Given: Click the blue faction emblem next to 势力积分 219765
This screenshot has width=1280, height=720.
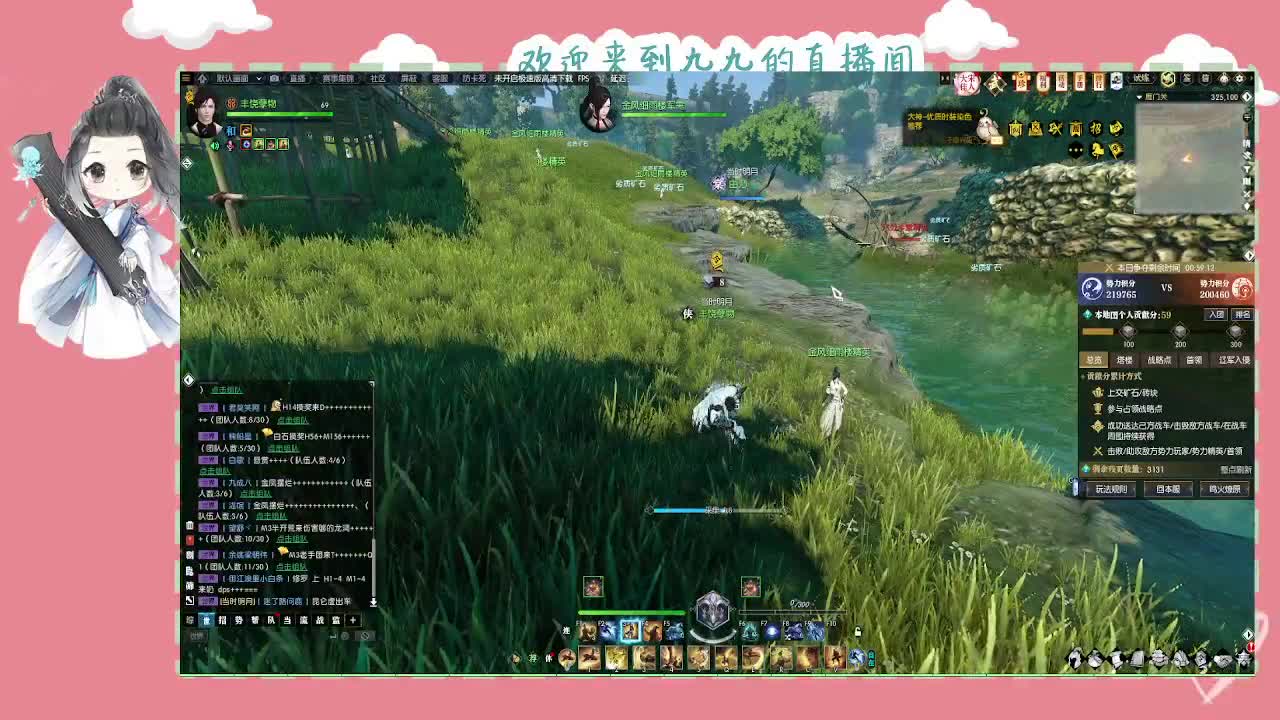Looking at the screenshot, I should pos(1092,288).
